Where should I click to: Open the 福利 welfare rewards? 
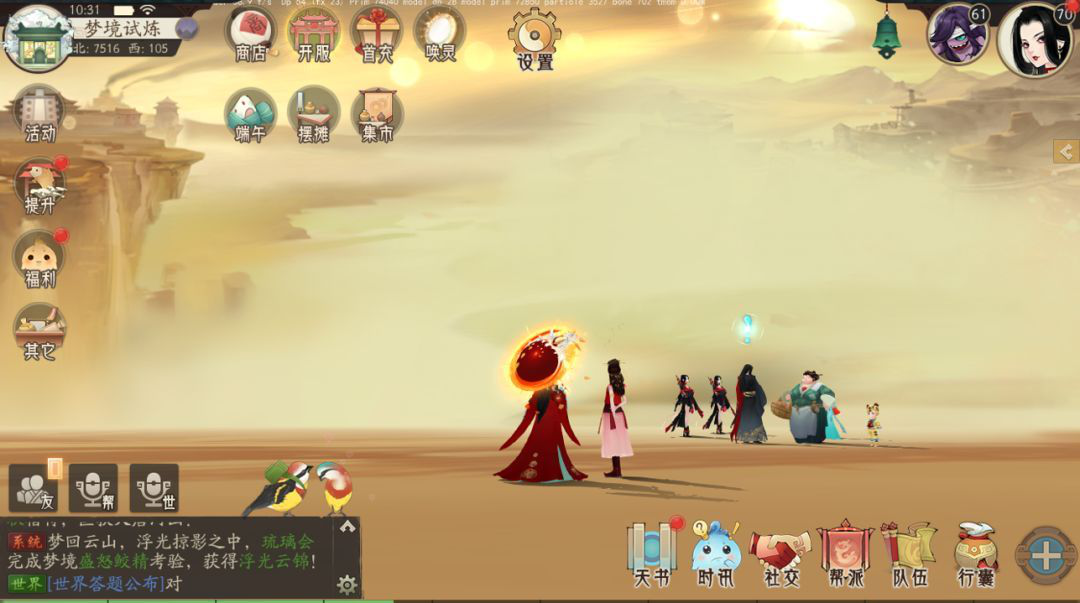(39, 257)
